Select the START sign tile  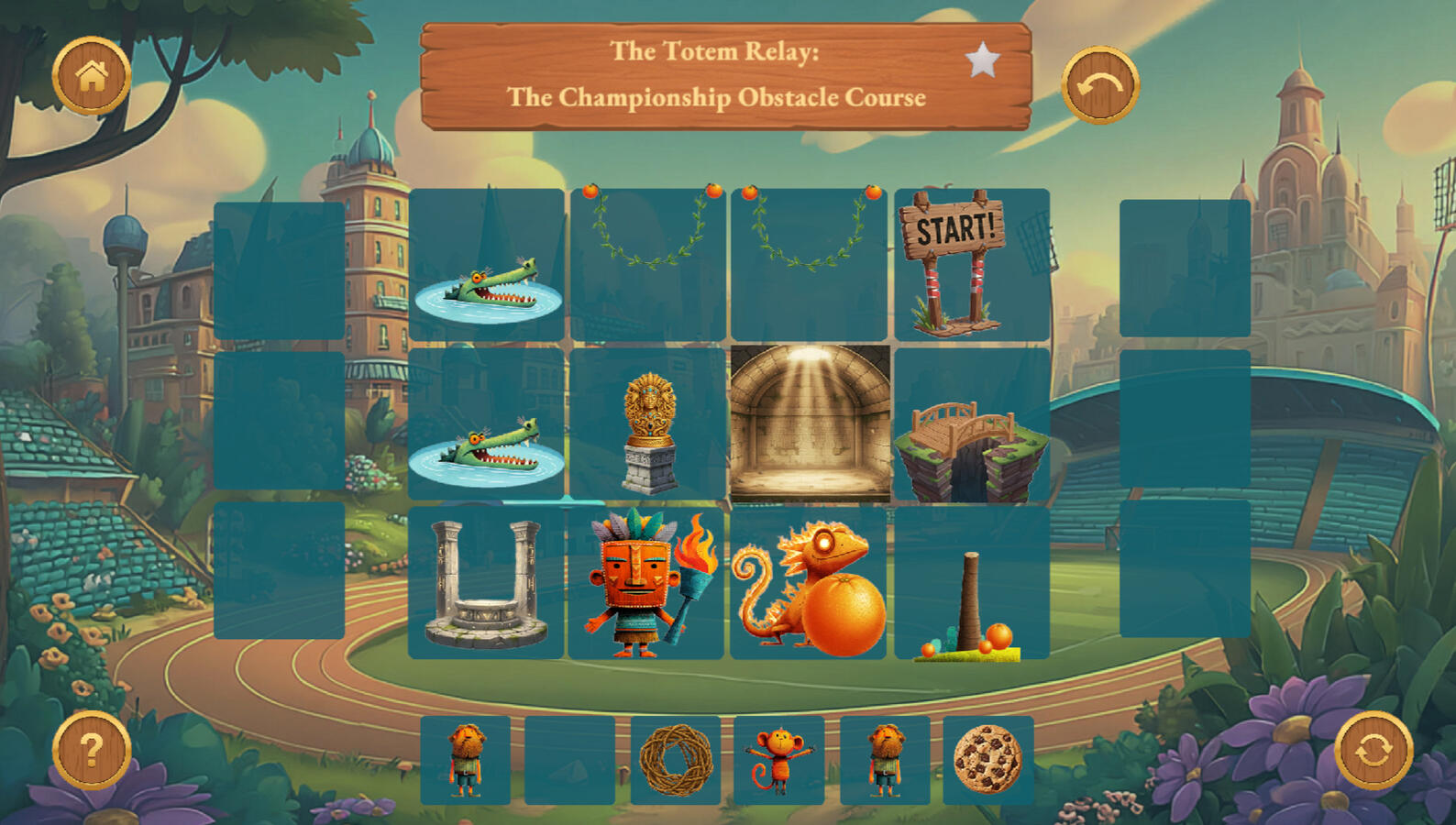pos(972,264)
